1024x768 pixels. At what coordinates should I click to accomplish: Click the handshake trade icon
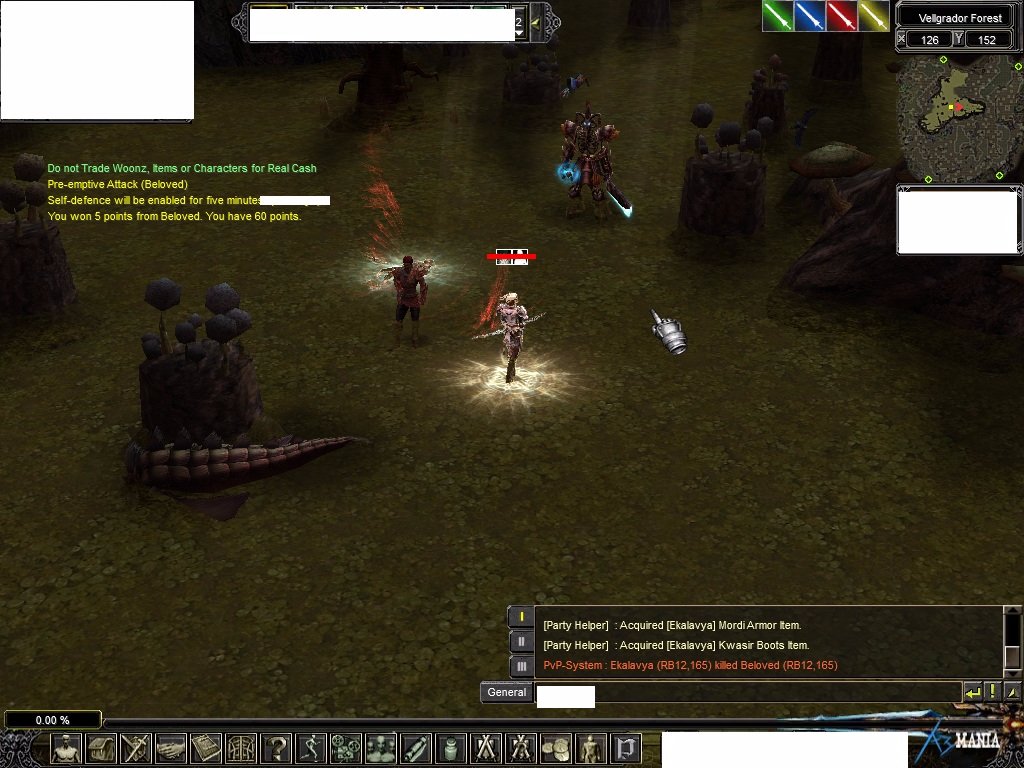171,748
